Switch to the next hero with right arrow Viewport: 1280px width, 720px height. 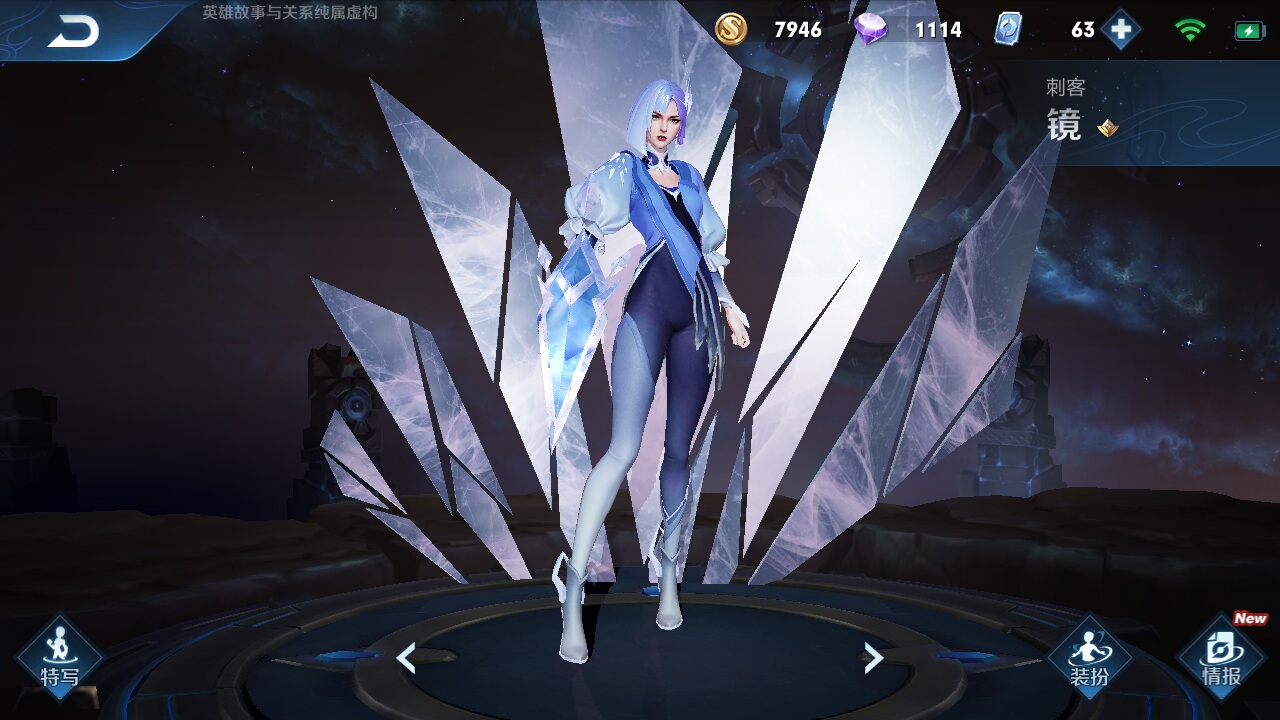tap(873, 658)
